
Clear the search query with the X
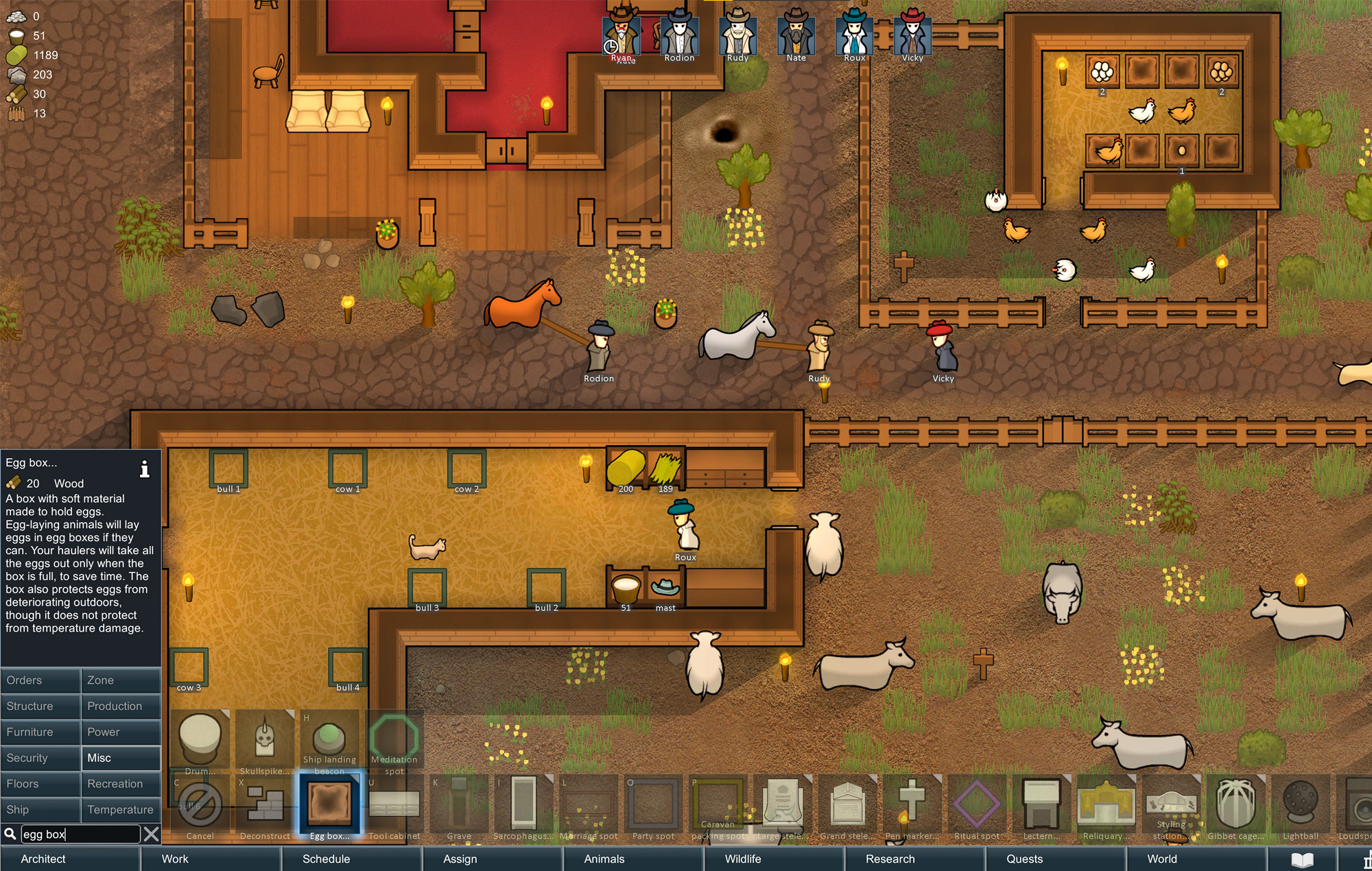tap(152, 834)
